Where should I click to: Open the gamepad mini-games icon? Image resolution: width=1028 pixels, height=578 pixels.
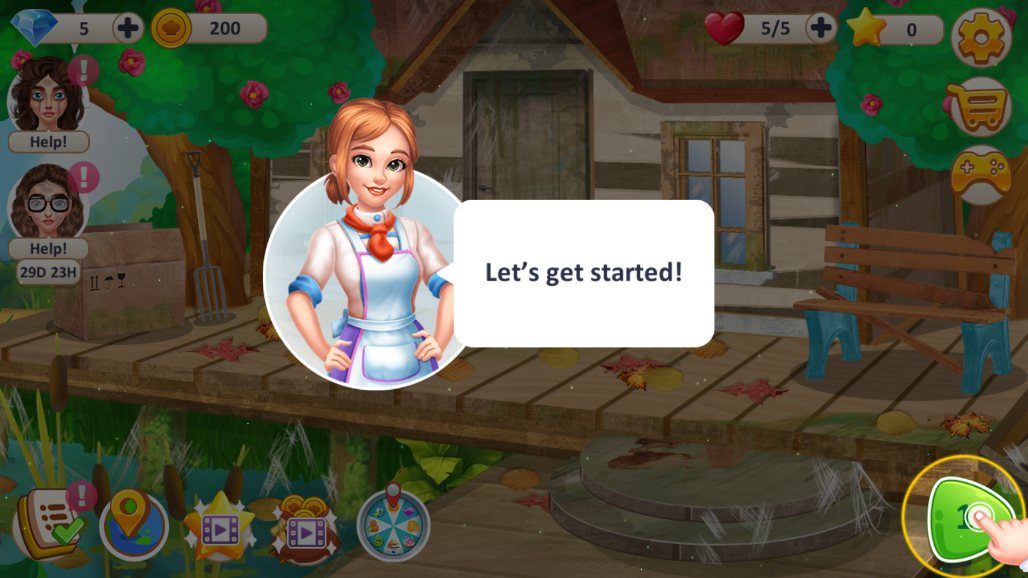pyautogui.click(x=980, y=175)
